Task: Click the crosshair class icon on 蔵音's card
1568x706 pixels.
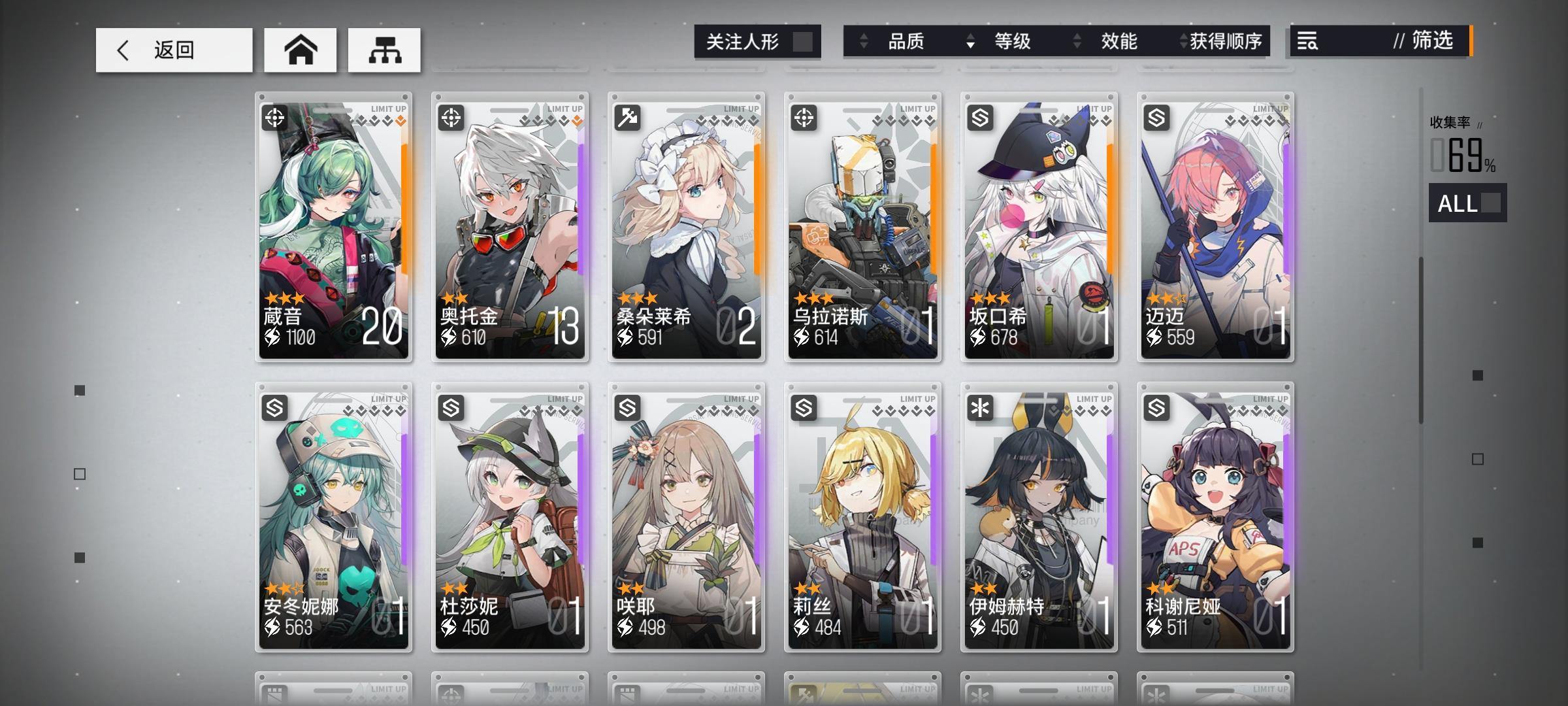Action: click(x=275, y=118)
